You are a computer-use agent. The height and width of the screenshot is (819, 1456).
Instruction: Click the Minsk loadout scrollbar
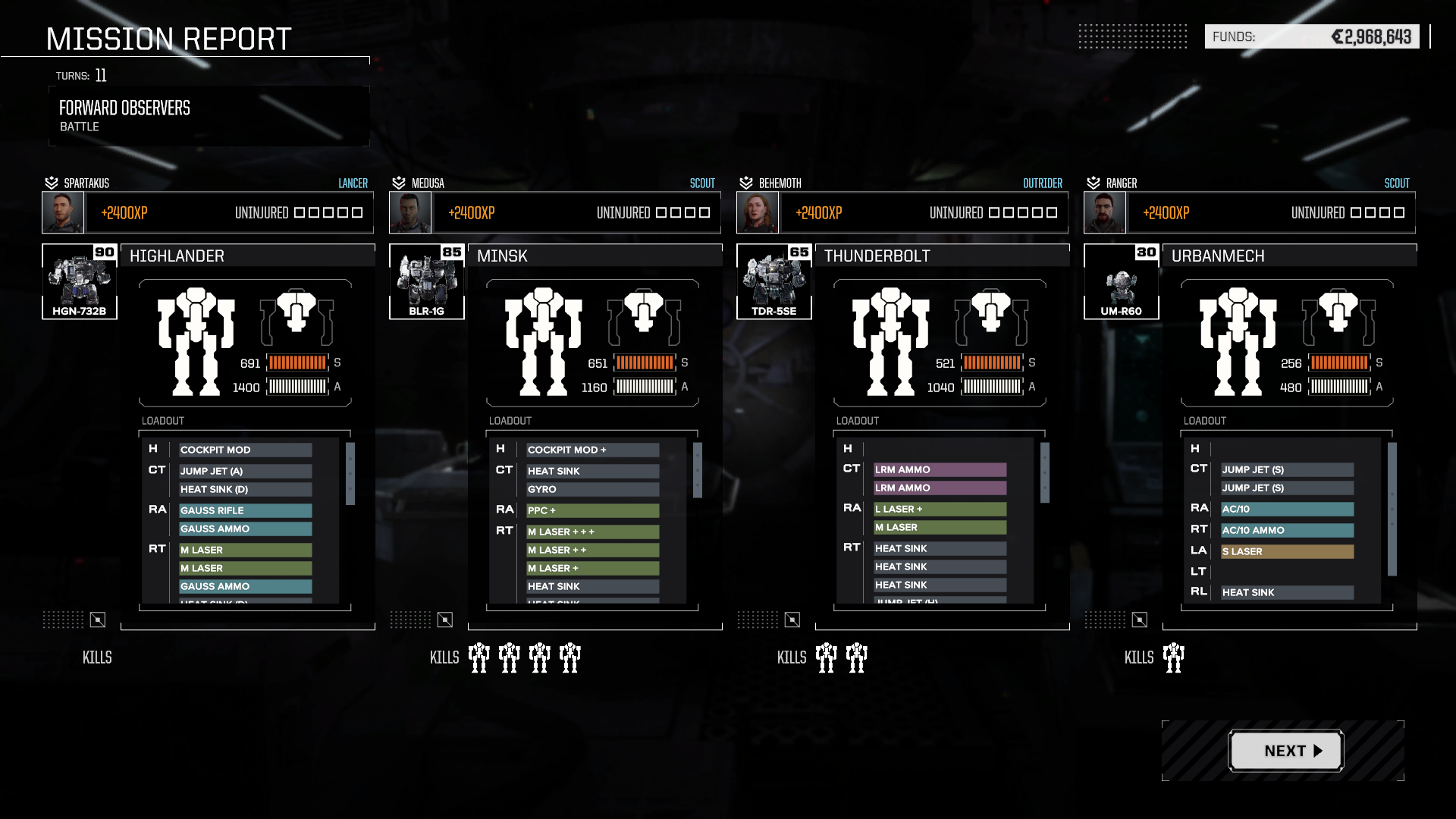tap(698, 471)
